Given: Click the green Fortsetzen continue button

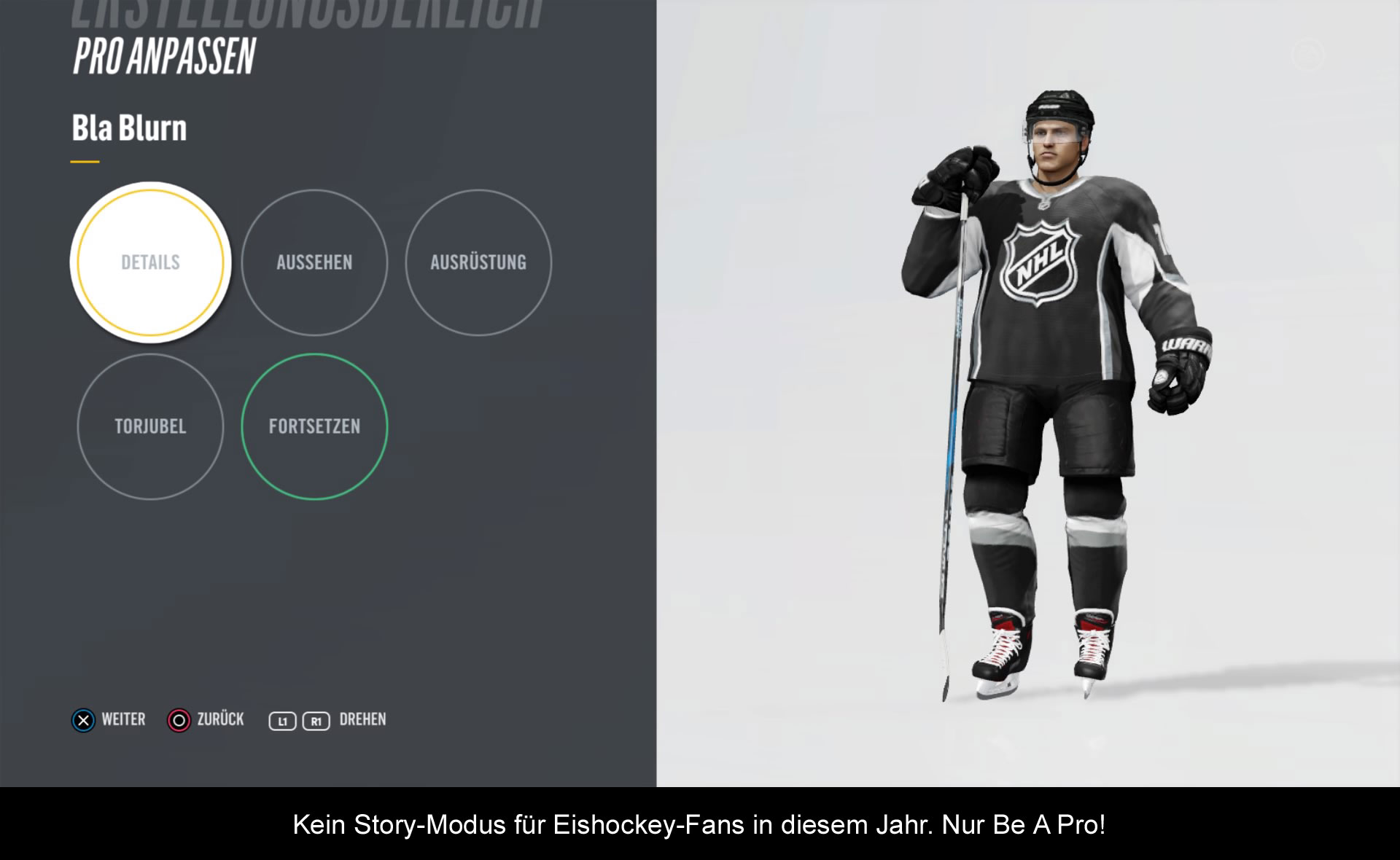Looking at the screenshot, I should [314, 426].
